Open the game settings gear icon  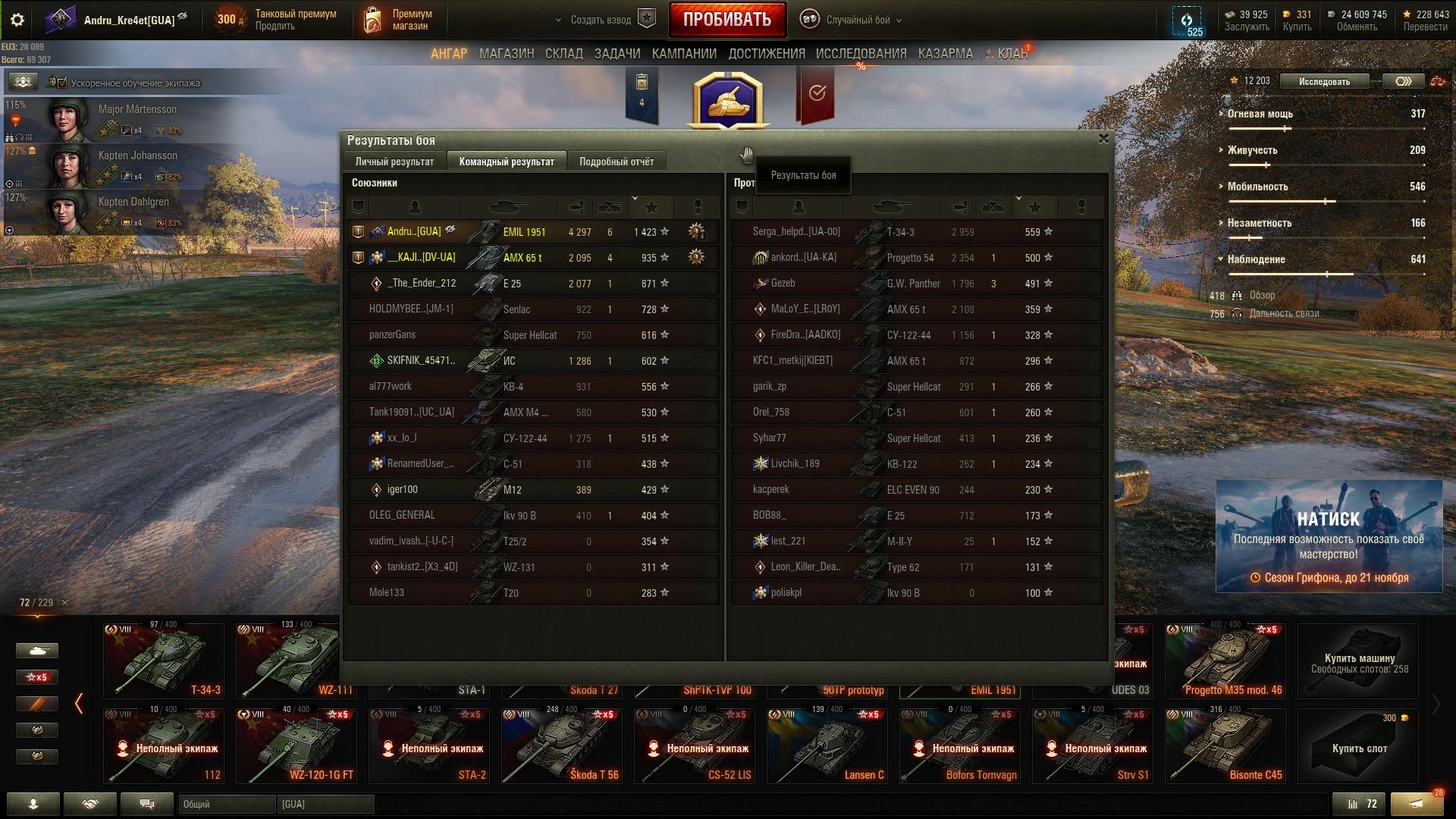17,20
